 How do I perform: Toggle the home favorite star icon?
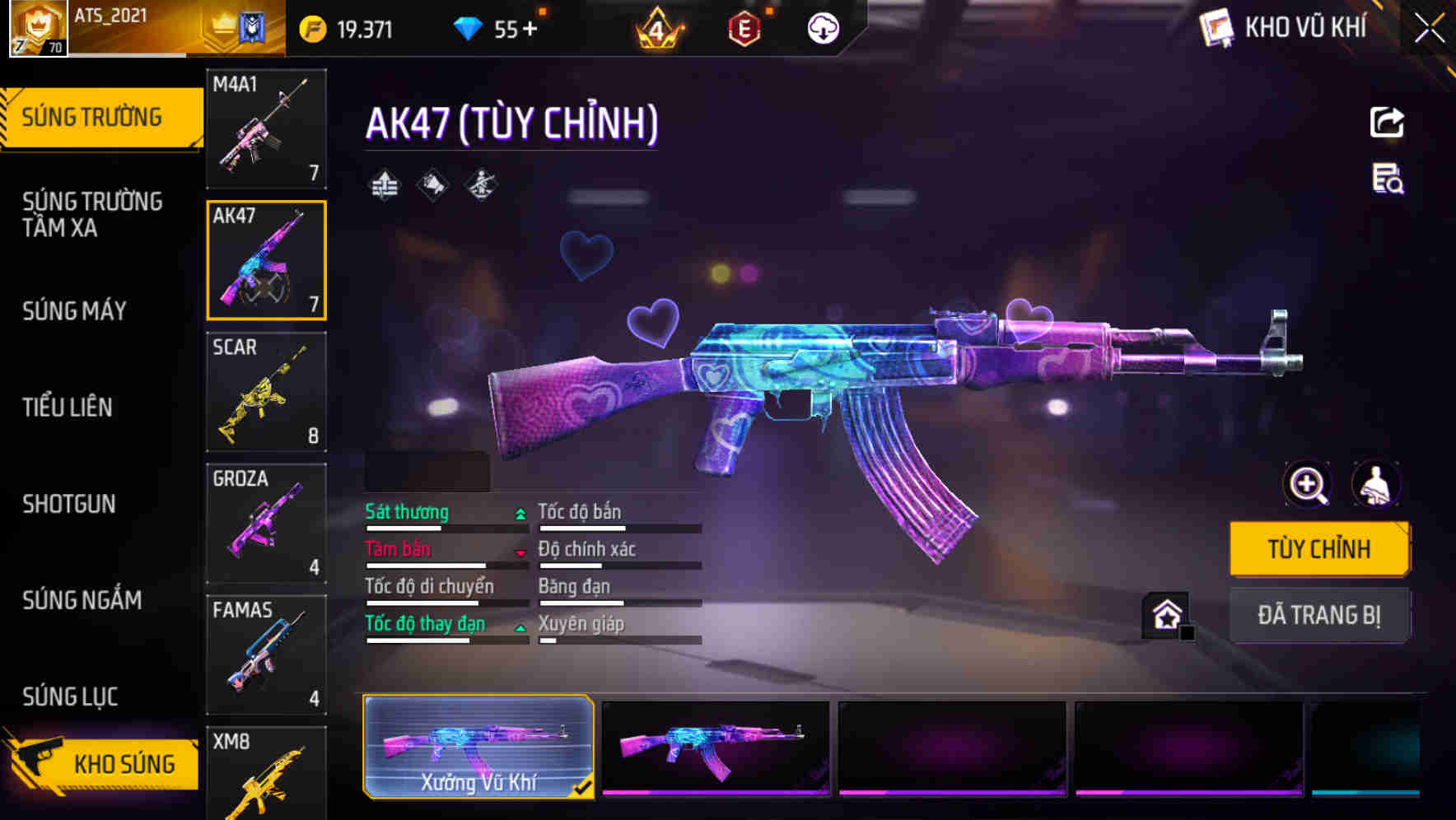[1165, 613]
